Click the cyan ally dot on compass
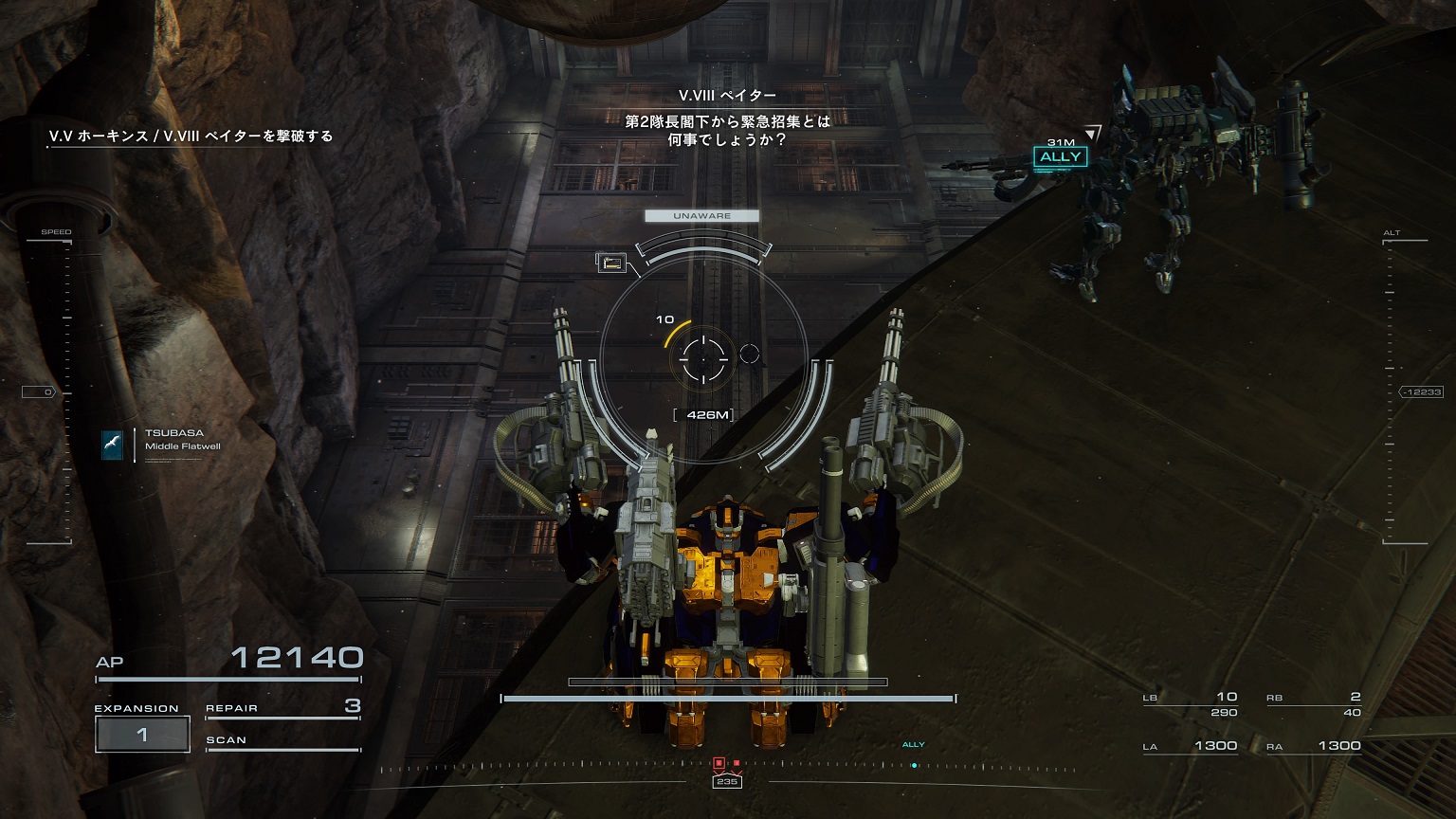 [914, 765]
